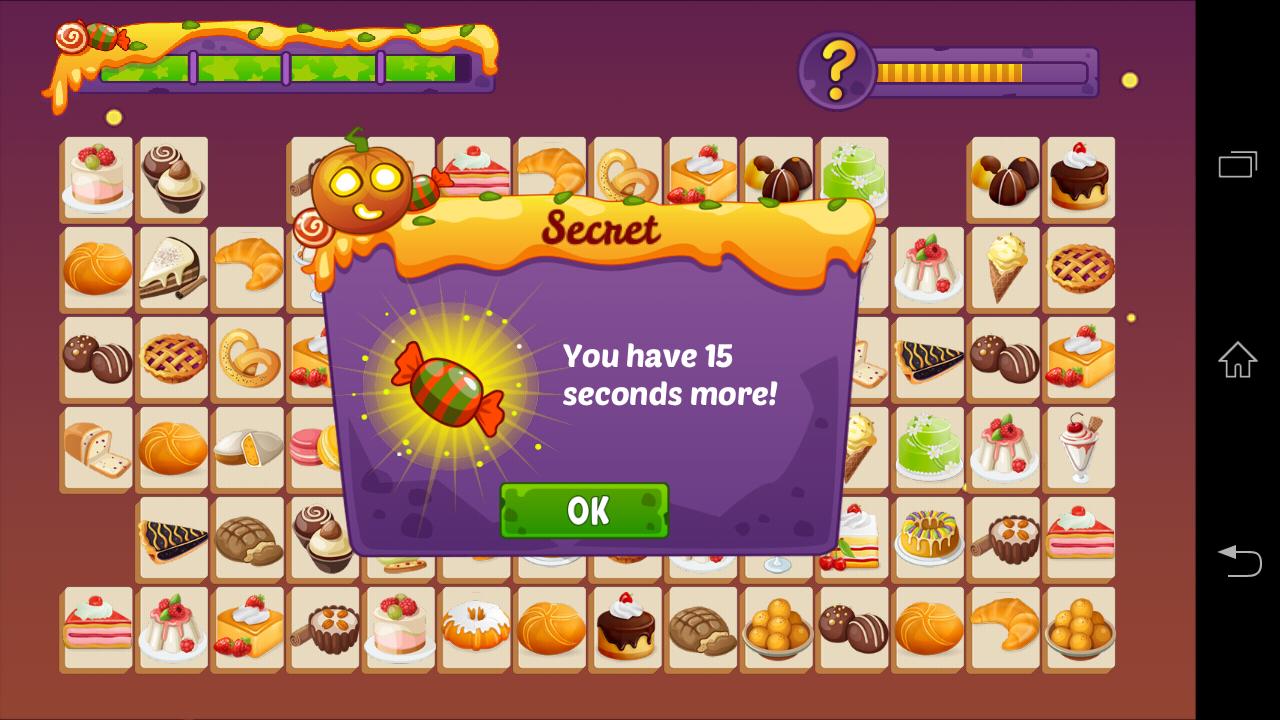Choose the glazed bundt cake tile
Viewport: 1280px width, 720px height.
[476, 628]
